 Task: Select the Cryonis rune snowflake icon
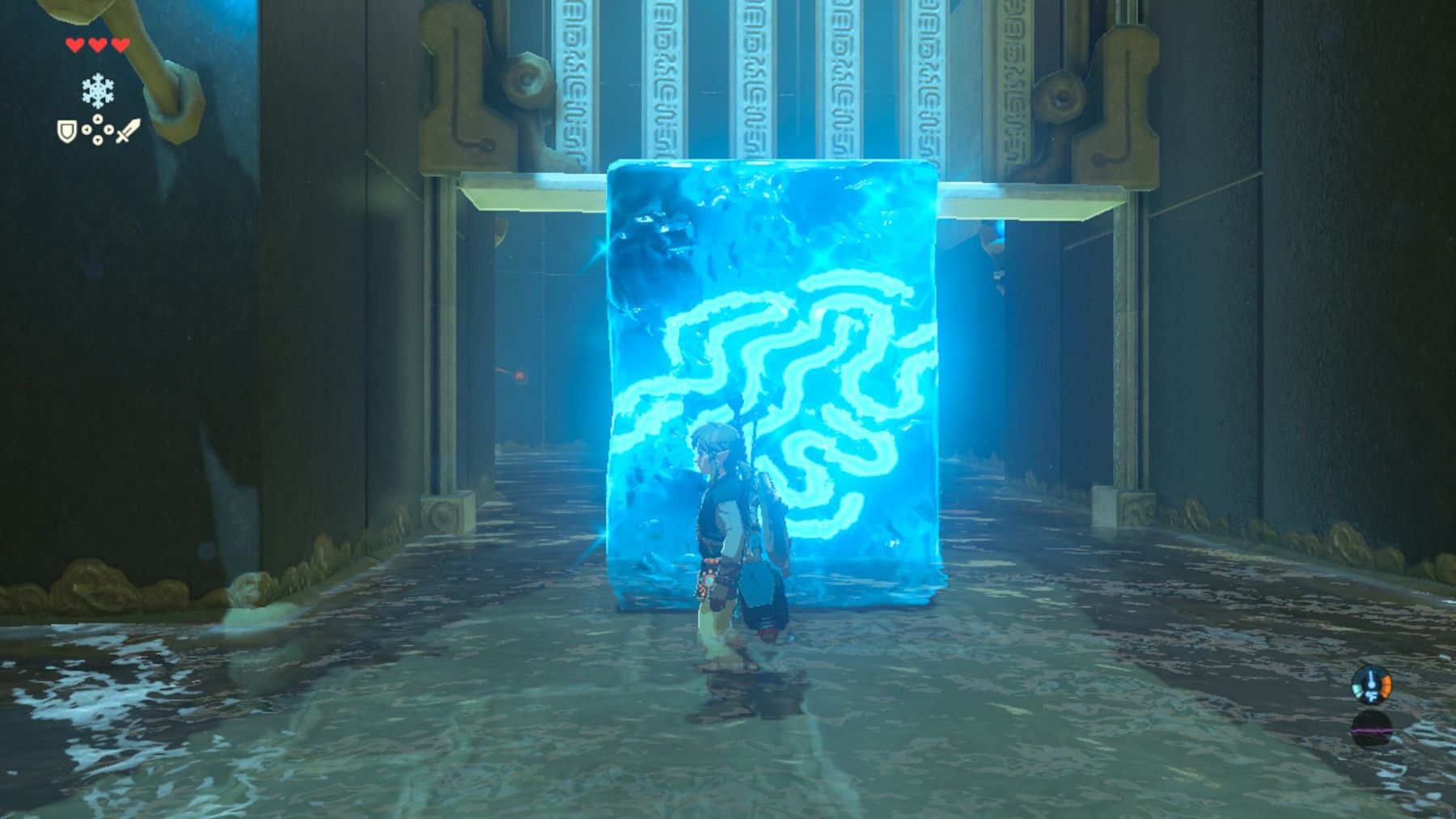coord(98,90)
